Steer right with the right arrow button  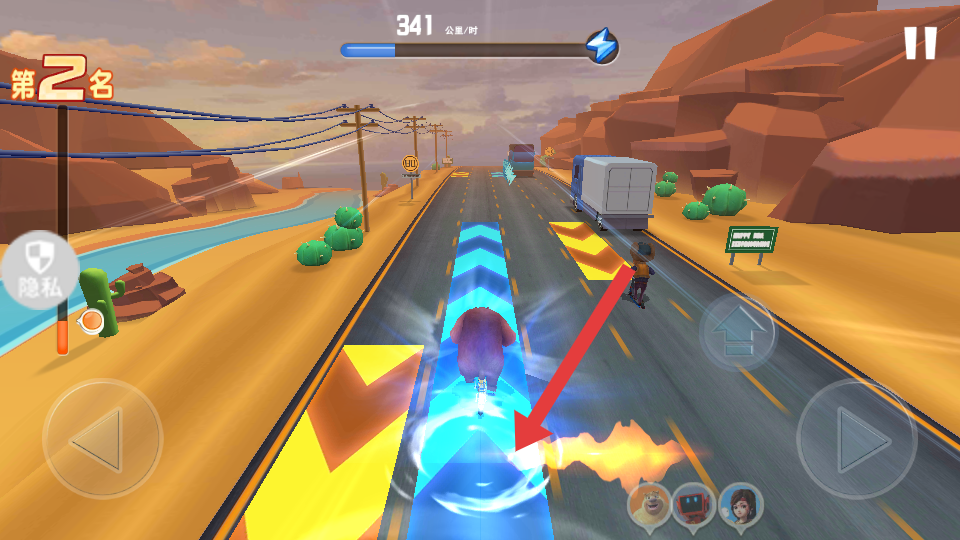pos(856,438)
